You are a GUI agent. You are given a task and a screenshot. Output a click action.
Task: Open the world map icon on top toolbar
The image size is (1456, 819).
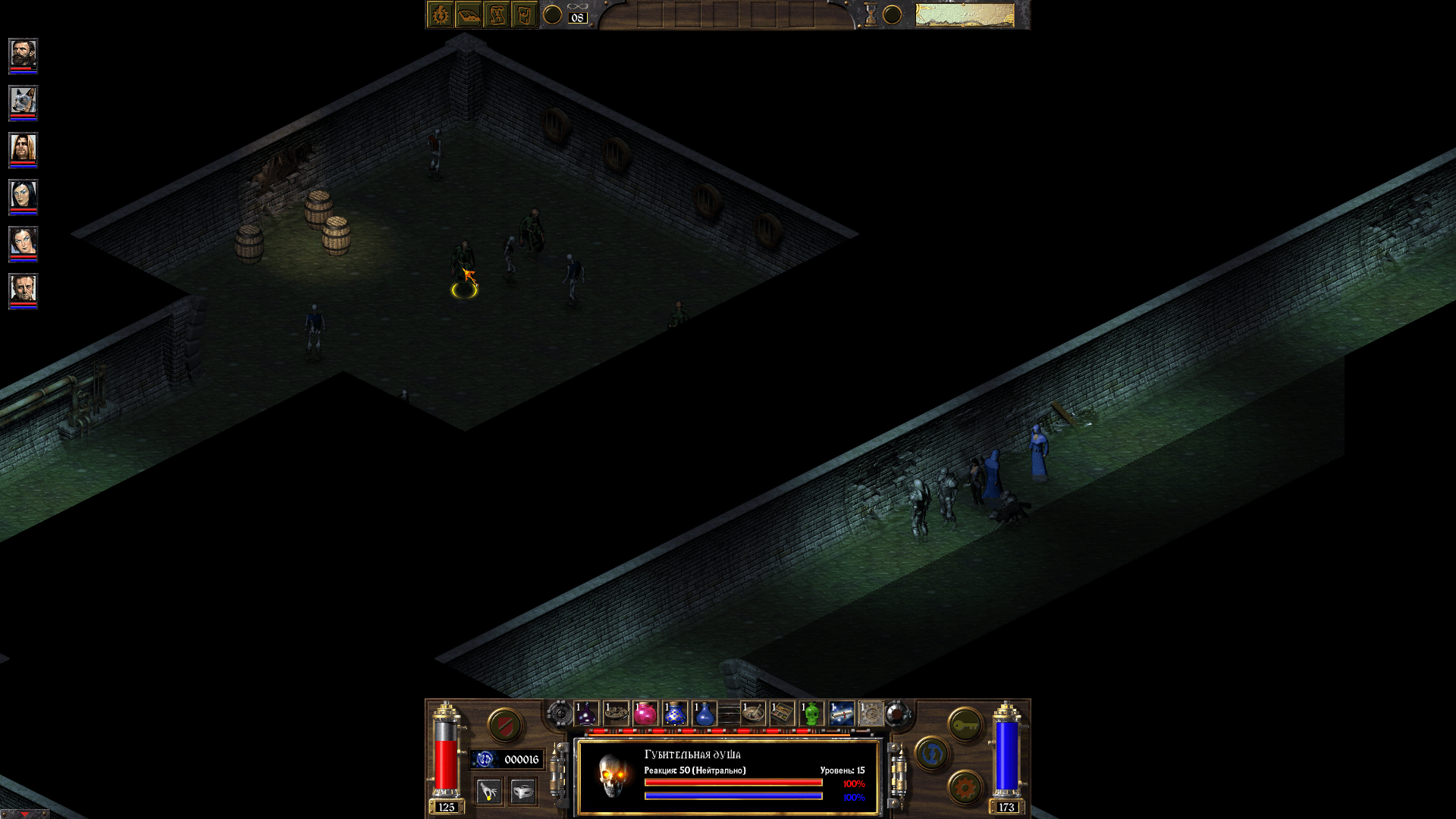coord(470,14)
